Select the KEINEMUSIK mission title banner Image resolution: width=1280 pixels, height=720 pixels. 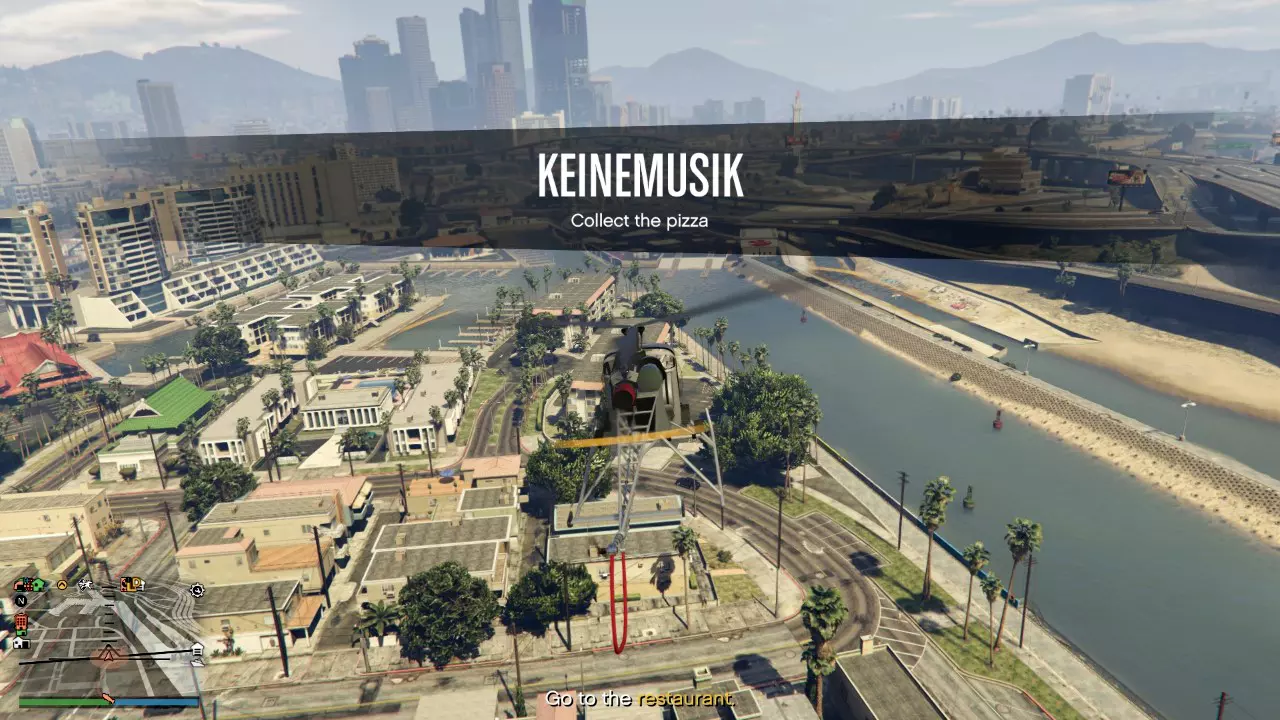[x=640, y=176]
